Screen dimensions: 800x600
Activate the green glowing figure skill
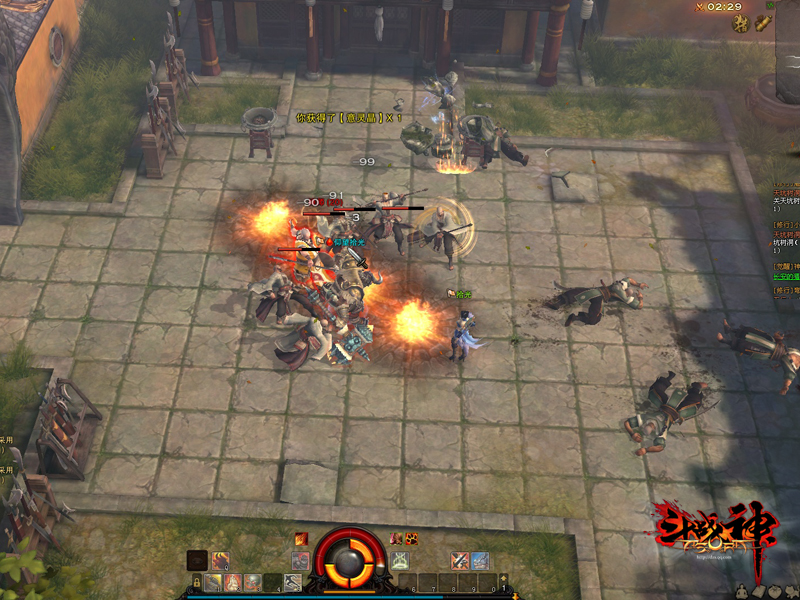(x=400, y=560)
